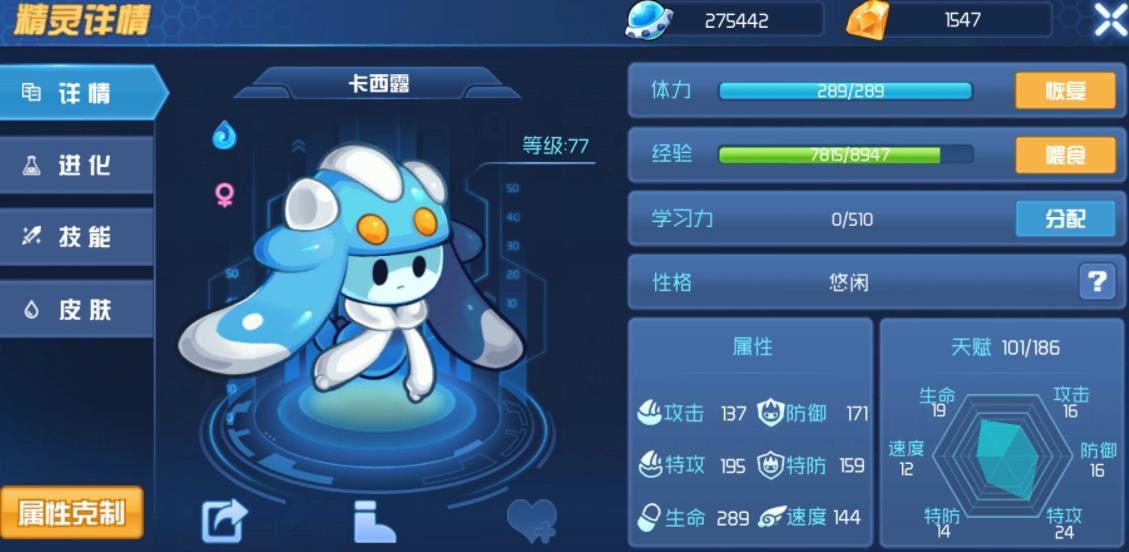
Task: Open the 属性克制 type matchup chart
Action: [72, 513]
